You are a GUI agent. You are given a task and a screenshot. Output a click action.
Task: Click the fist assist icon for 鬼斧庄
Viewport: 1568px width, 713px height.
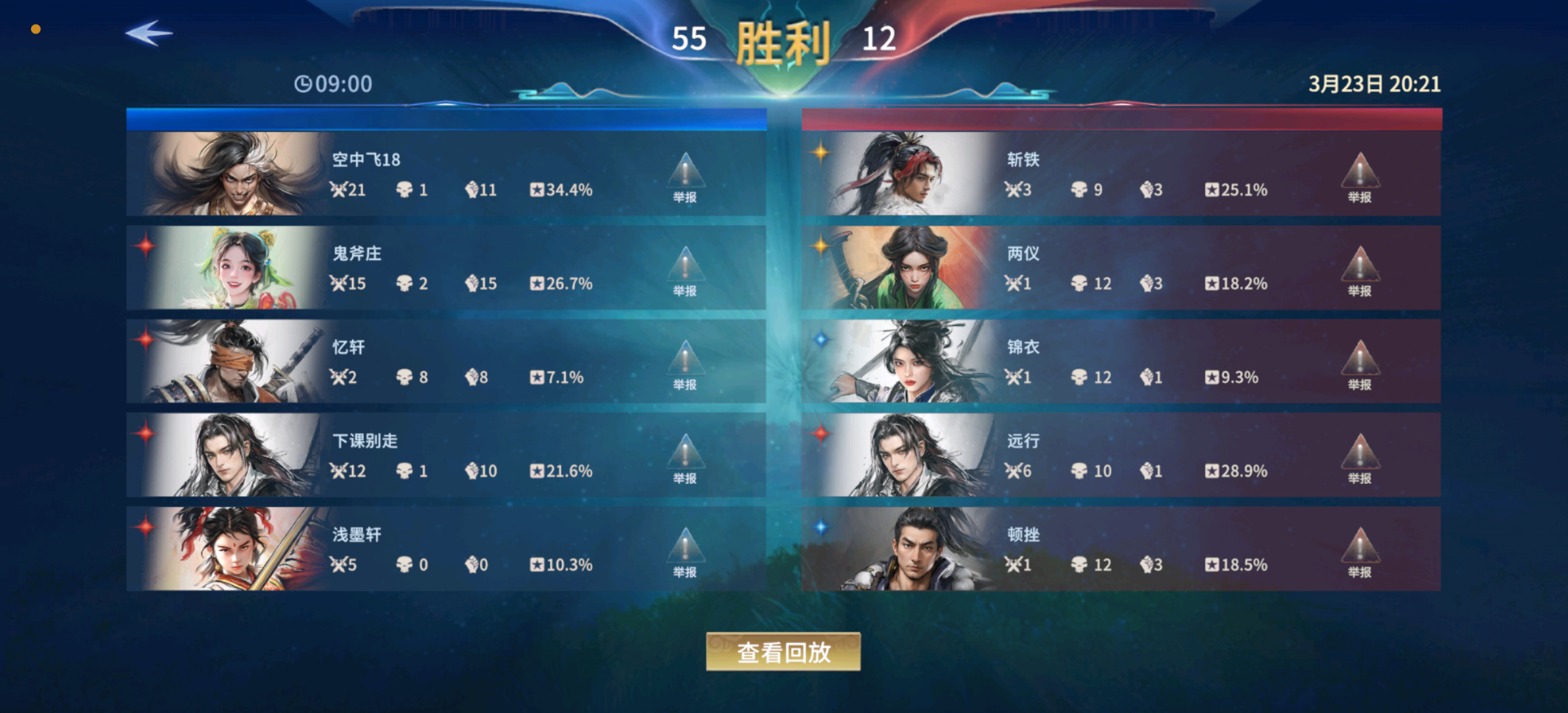coord(471,284)
